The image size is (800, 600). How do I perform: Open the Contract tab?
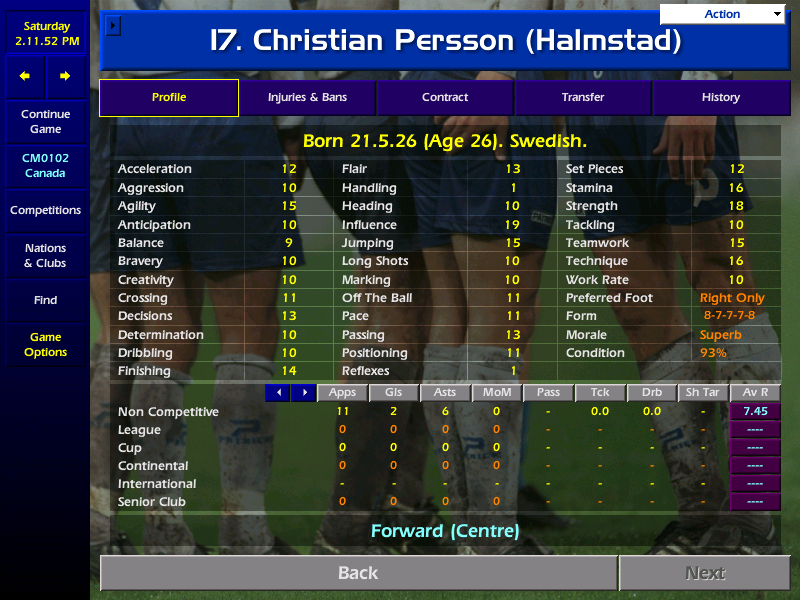[x=445, y=98]
